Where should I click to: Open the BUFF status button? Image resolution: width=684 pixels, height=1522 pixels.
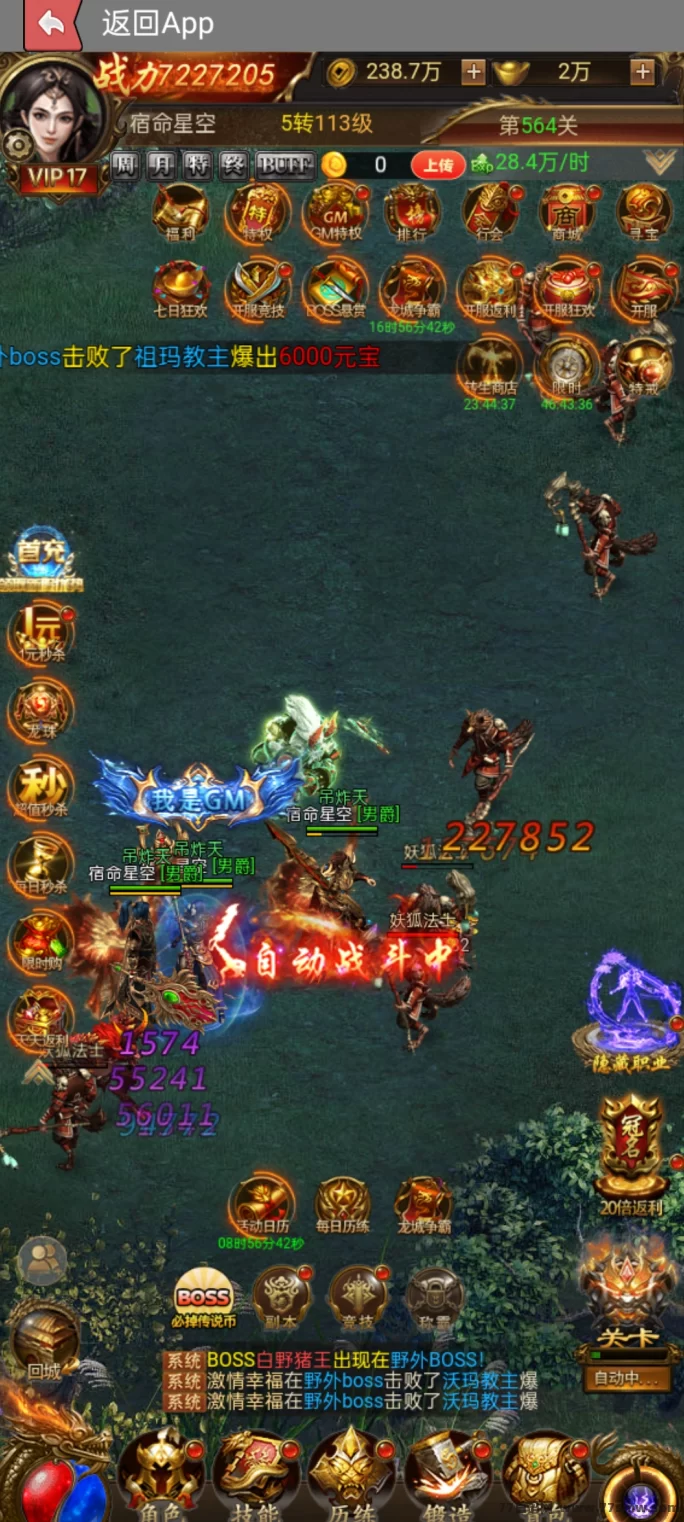click(x=285, y=165)
